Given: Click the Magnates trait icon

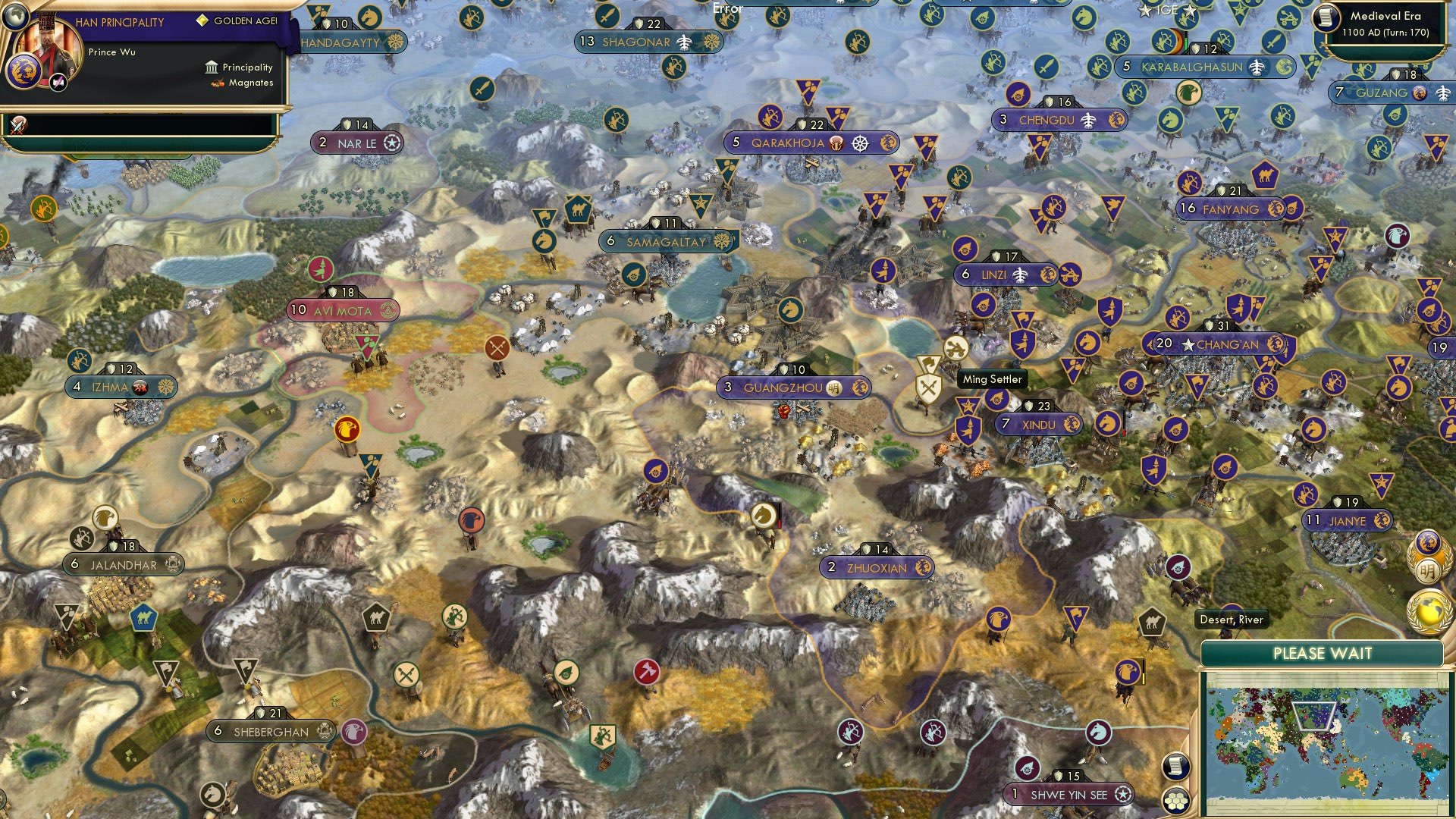Looking at the screenshot, I should coord(217,83).
